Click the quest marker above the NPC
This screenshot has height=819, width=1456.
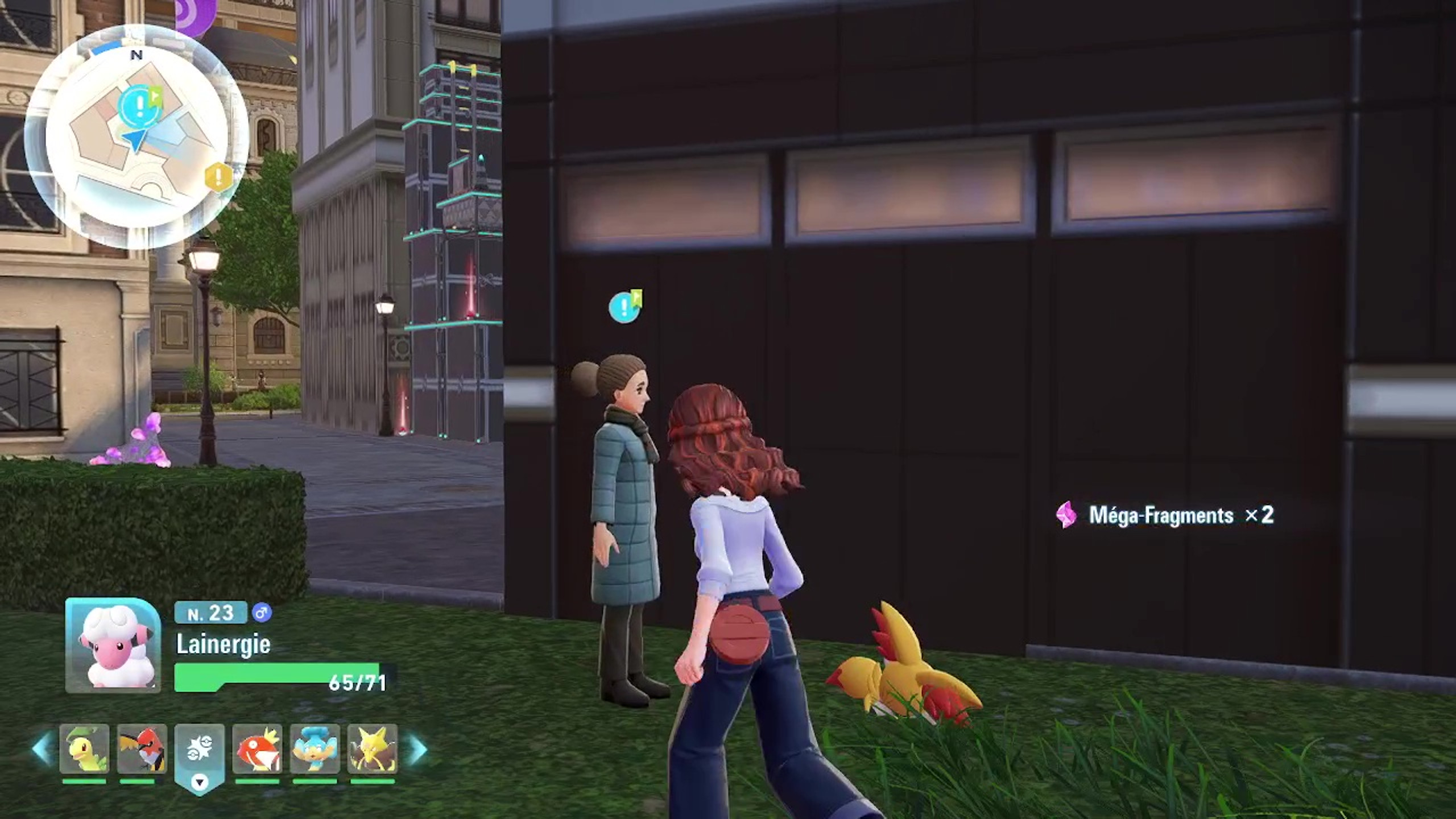pos(624,307)
